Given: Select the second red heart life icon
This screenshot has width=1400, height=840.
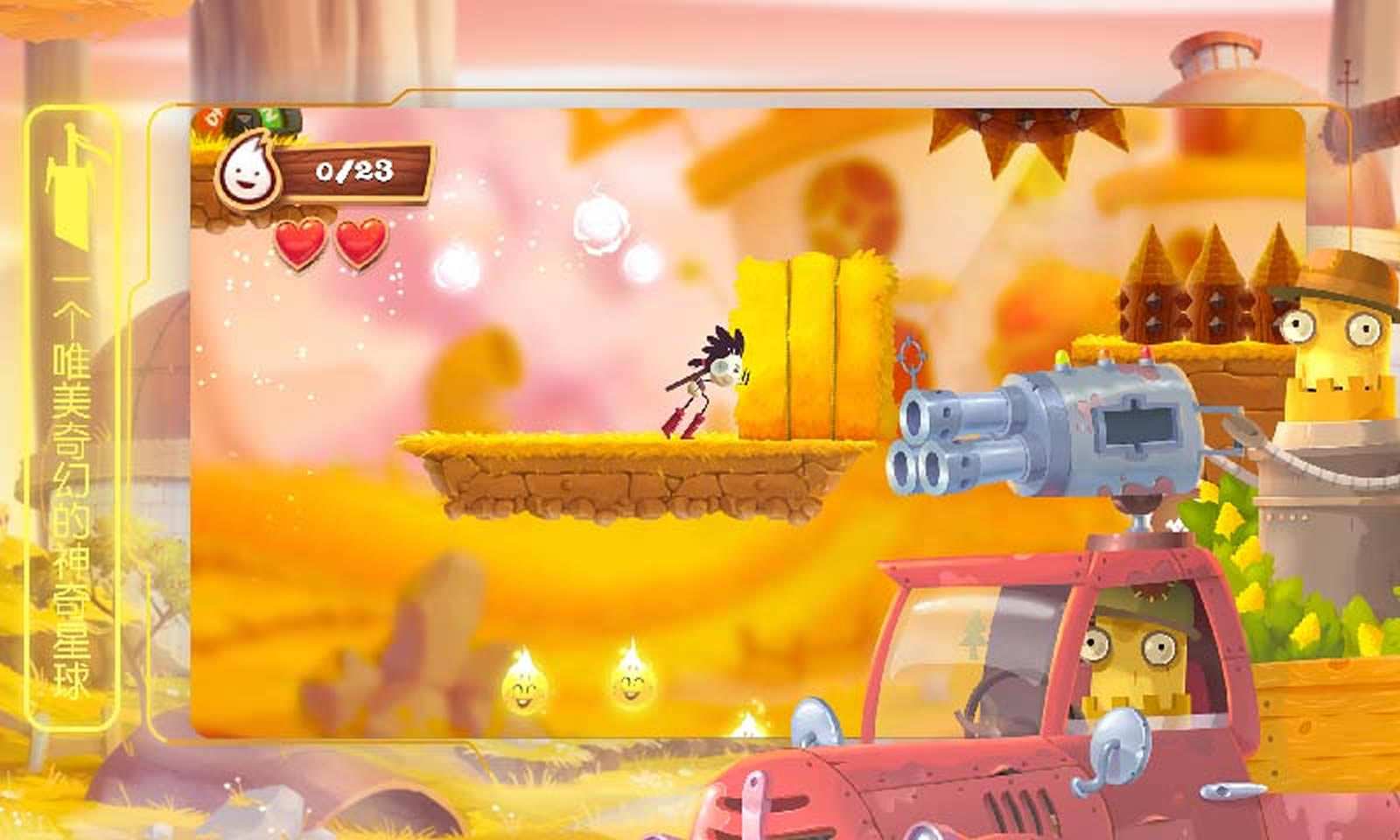Looking at the screenshot, I should [359, 242].
